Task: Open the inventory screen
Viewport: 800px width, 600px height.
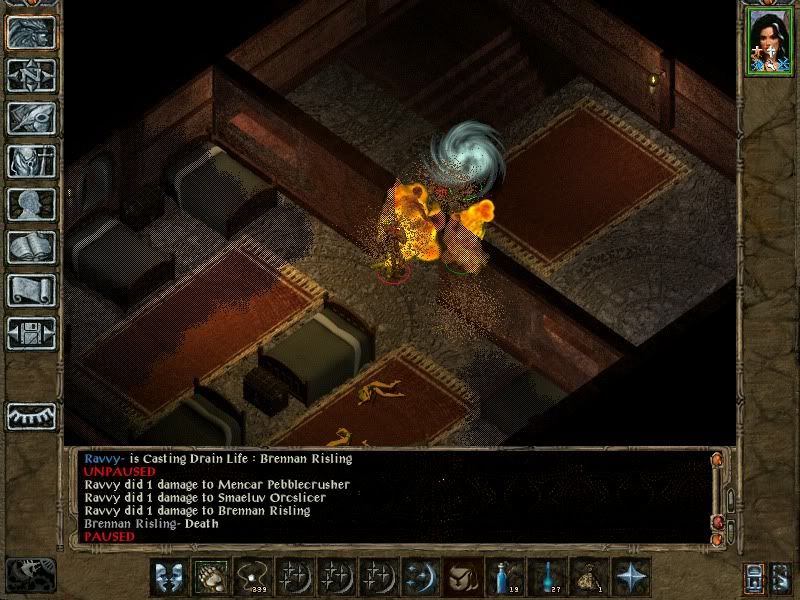Action: pos(31,160)
